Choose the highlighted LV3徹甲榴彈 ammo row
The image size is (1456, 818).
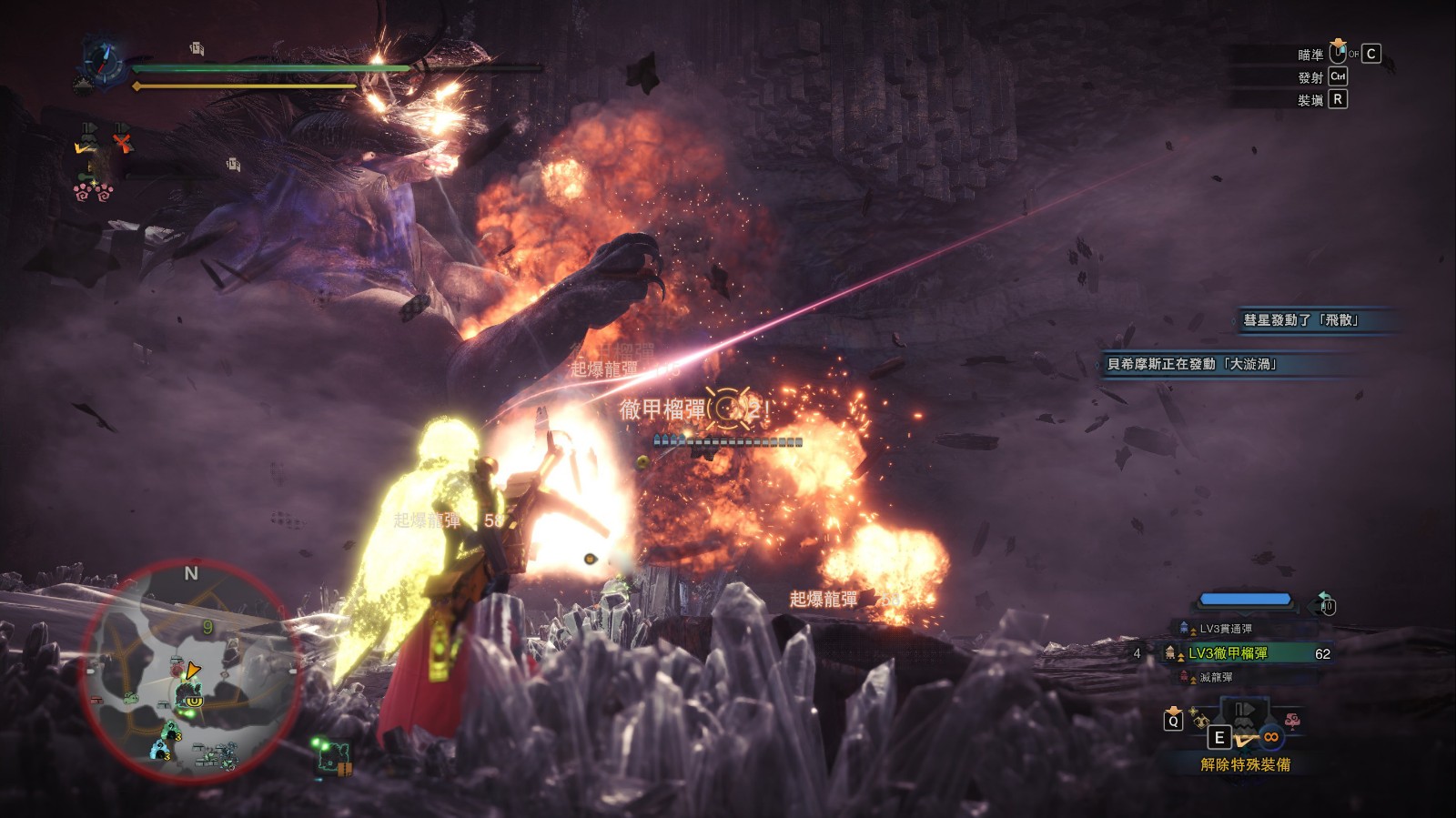[1228, 653]
